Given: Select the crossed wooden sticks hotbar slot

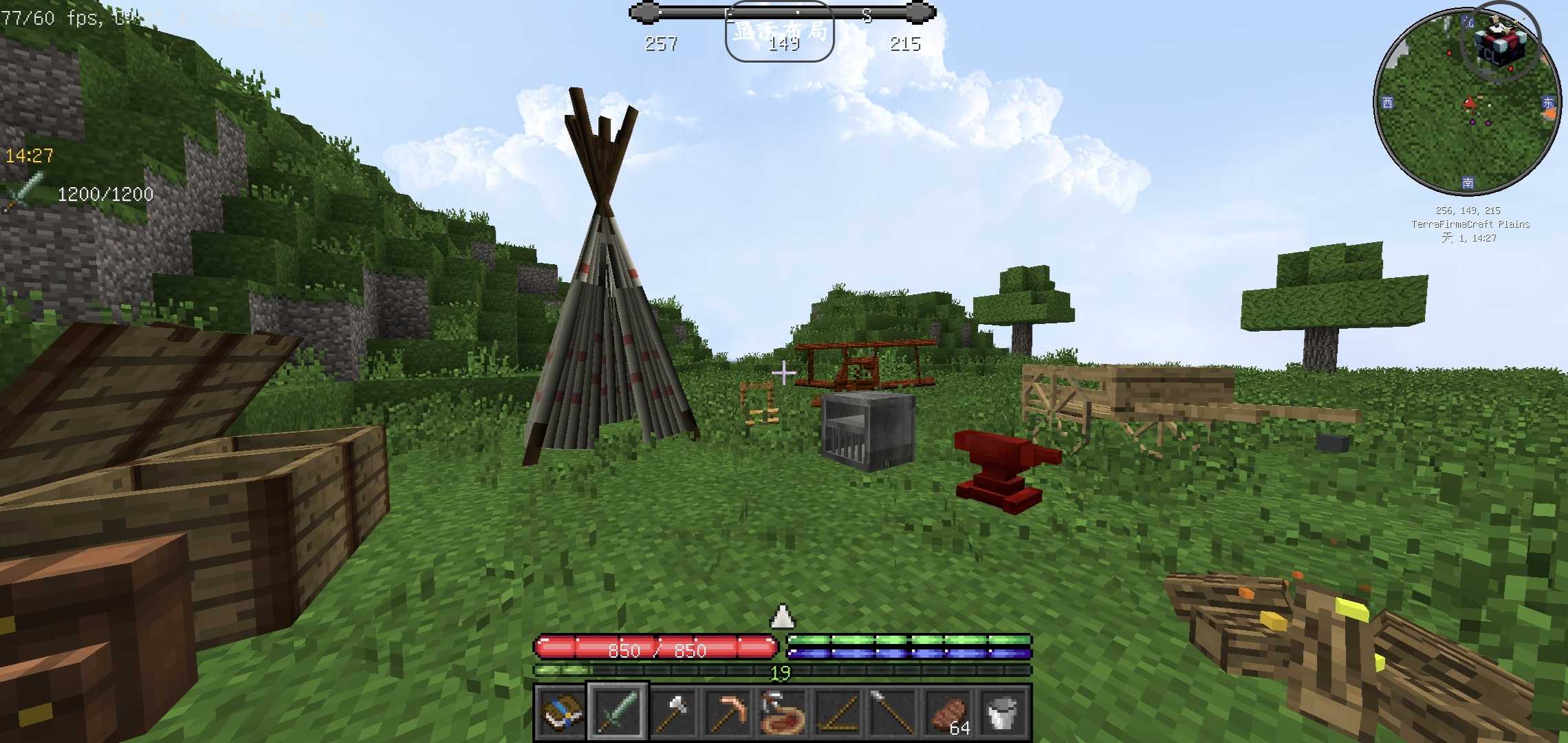Looking at the screenshot, I should pyautogui.click(x=838, y=713).
